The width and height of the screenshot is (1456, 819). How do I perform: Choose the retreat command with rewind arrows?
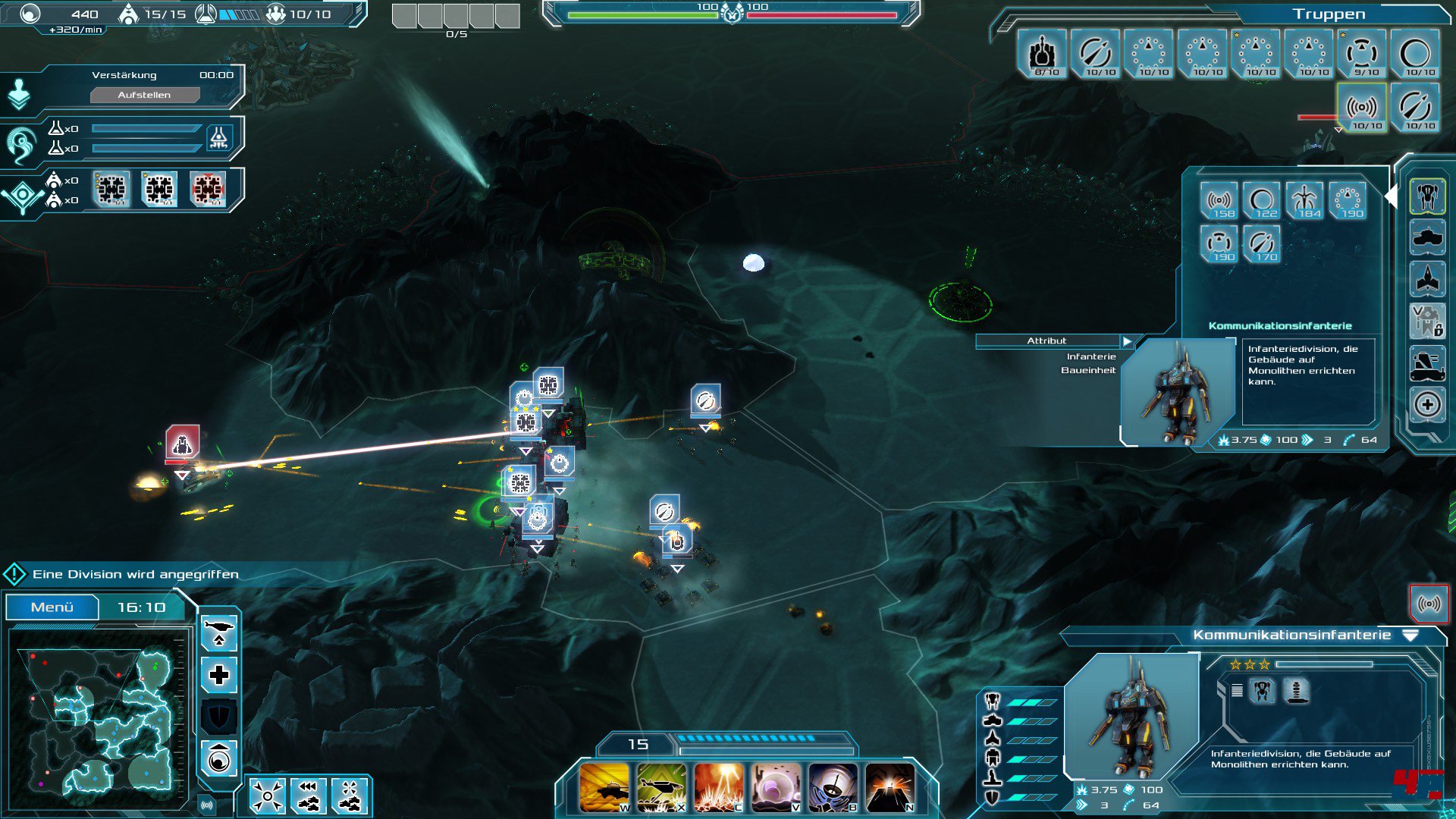(308, 795)
